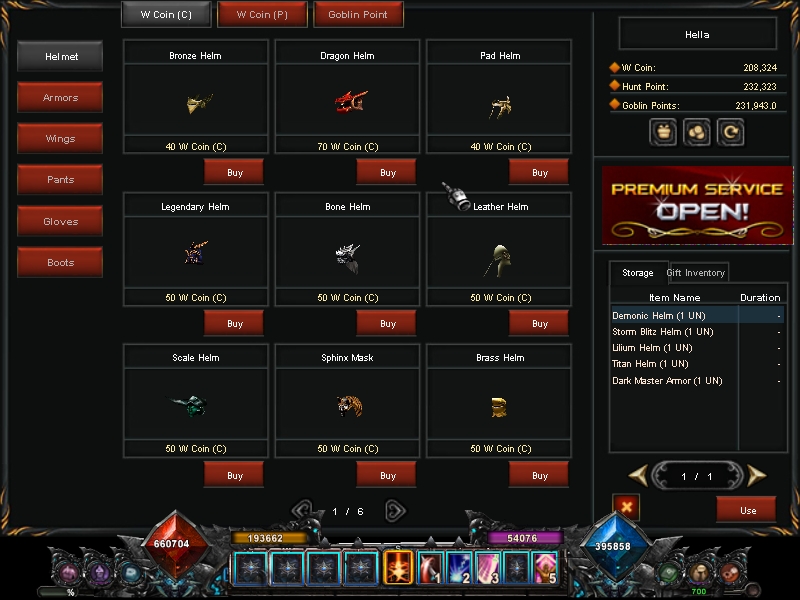This screenshot has height=600, width=800.
Task: Close the shop with the red X
Action: pos(626,507)
